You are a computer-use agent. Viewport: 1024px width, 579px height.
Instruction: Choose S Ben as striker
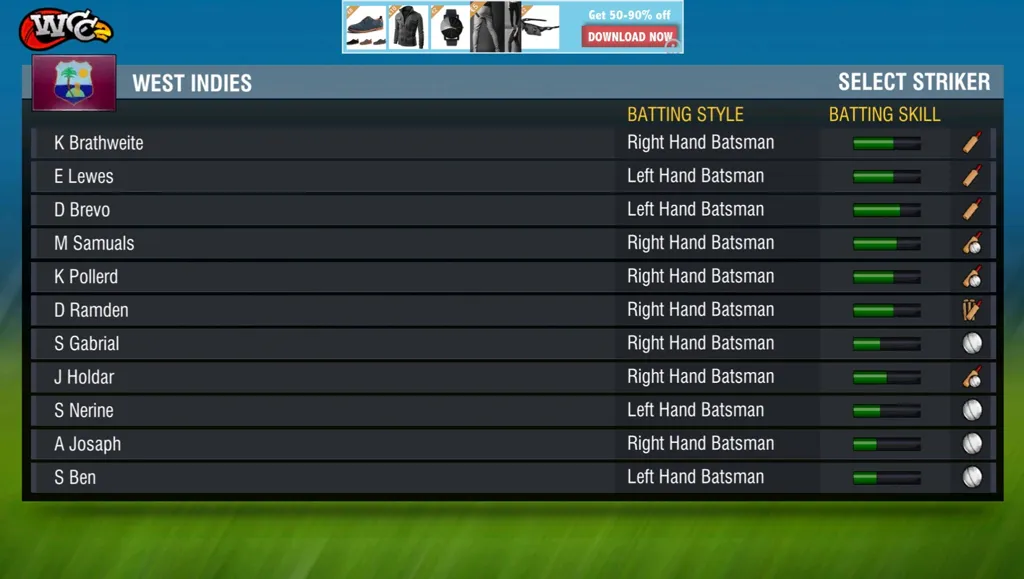point(75,478)
